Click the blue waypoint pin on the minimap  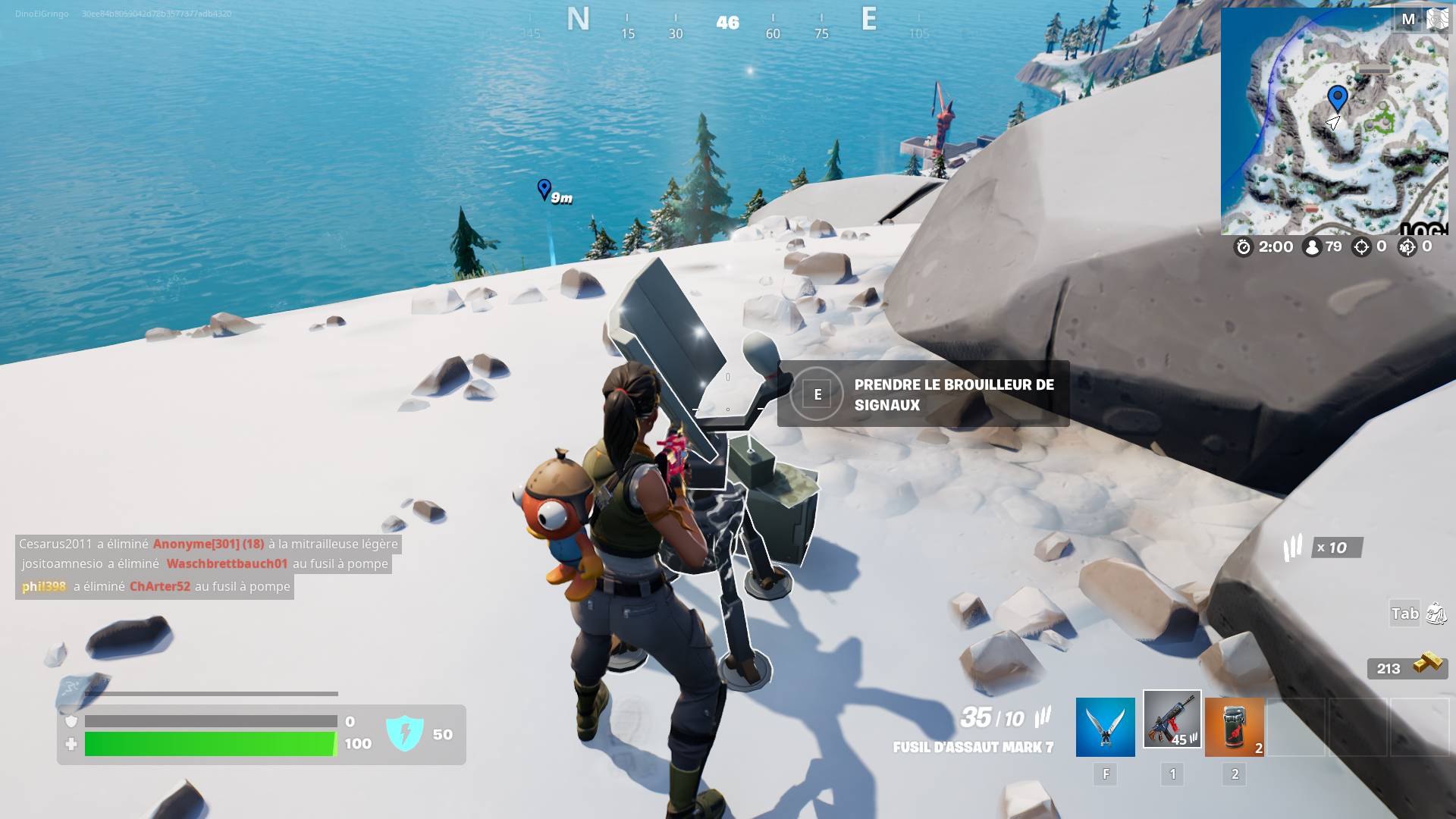pos(1337,96)
